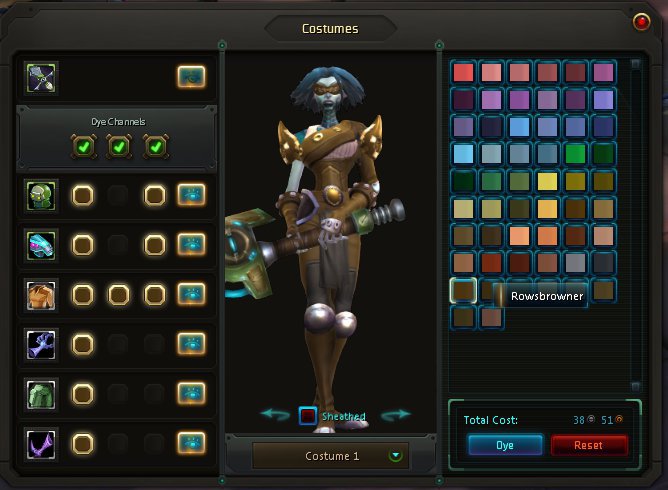Select the purple horned boots slot
Image resolution: width=668 pixels, height=490 pixels.
pos(42,442)
